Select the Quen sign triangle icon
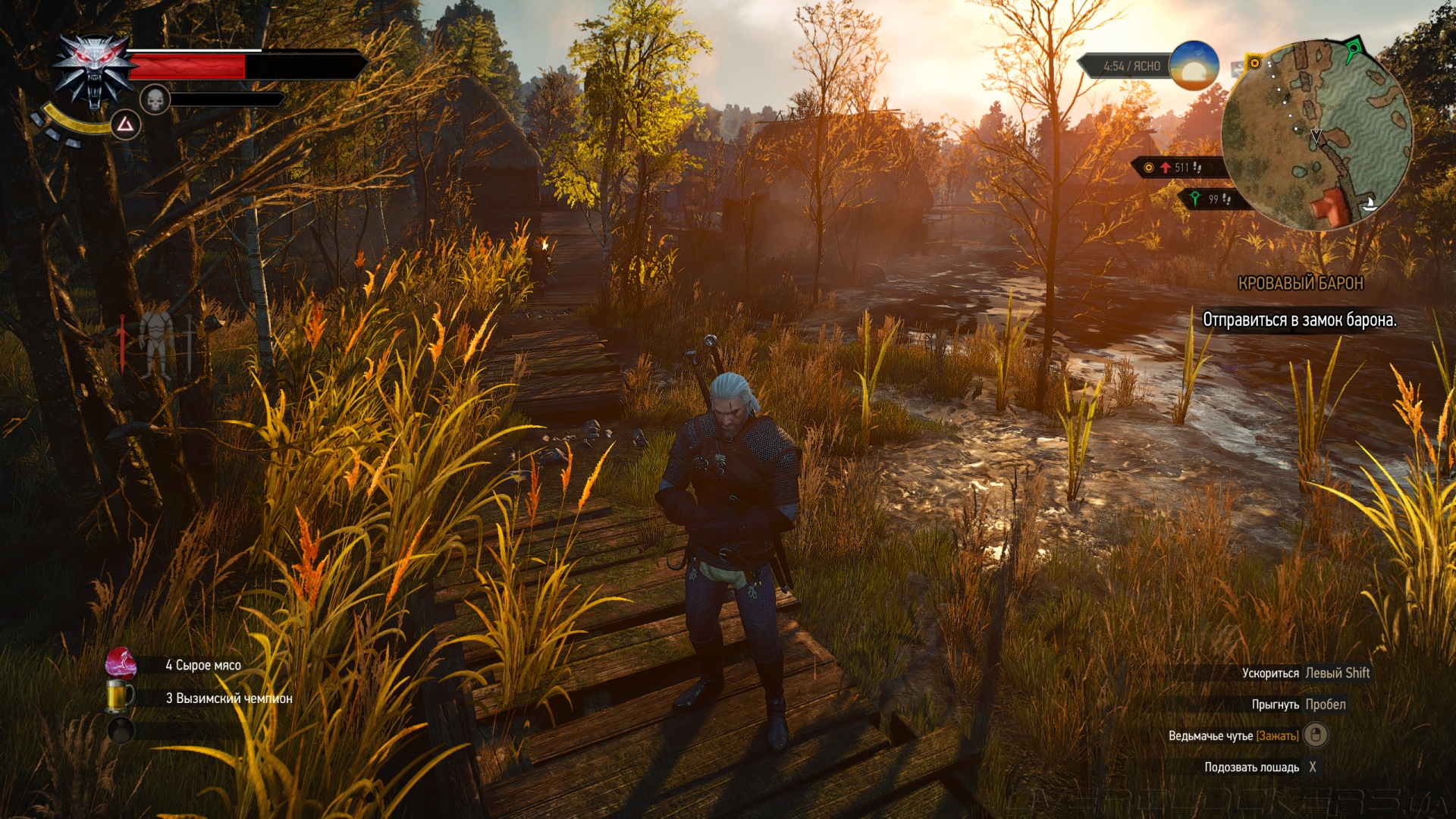The image size is (1456, 819). 125,124
